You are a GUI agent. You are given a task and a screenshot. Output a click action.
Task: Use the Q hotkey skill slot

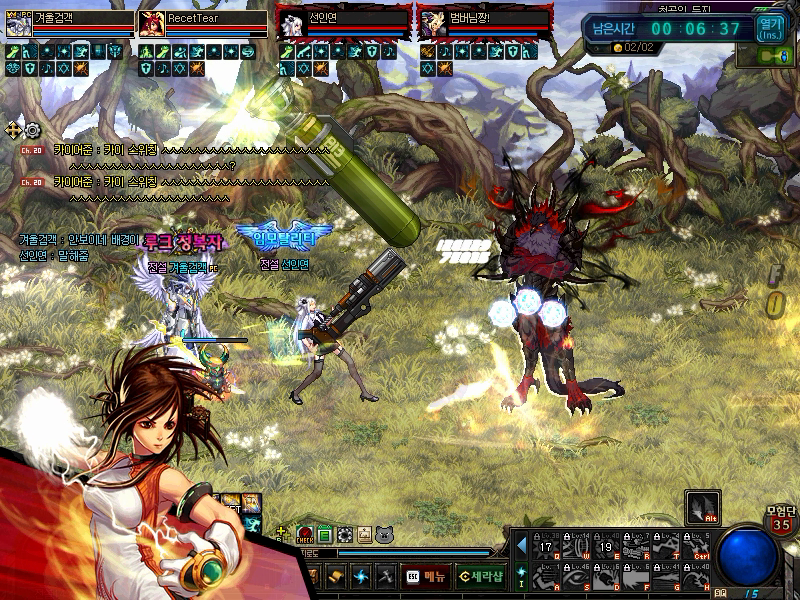point(545,547)
